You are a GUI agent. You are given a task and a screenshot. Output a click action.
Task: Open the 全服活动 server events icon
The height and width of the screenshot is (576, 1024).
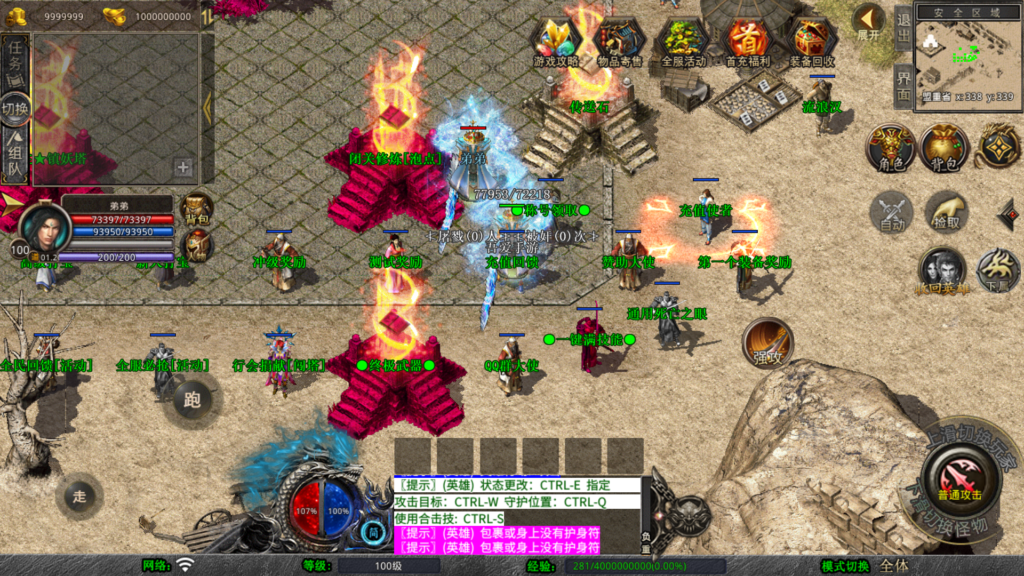coord(683,40)
